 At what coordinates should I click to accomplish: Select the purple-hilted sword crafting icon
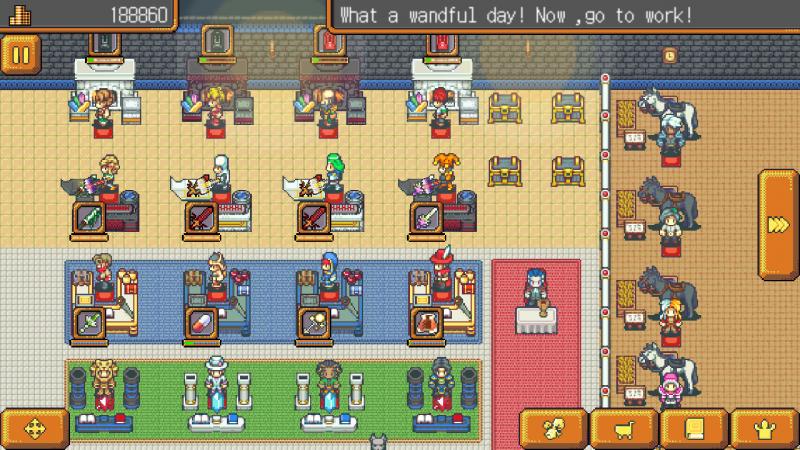[425, 217]
